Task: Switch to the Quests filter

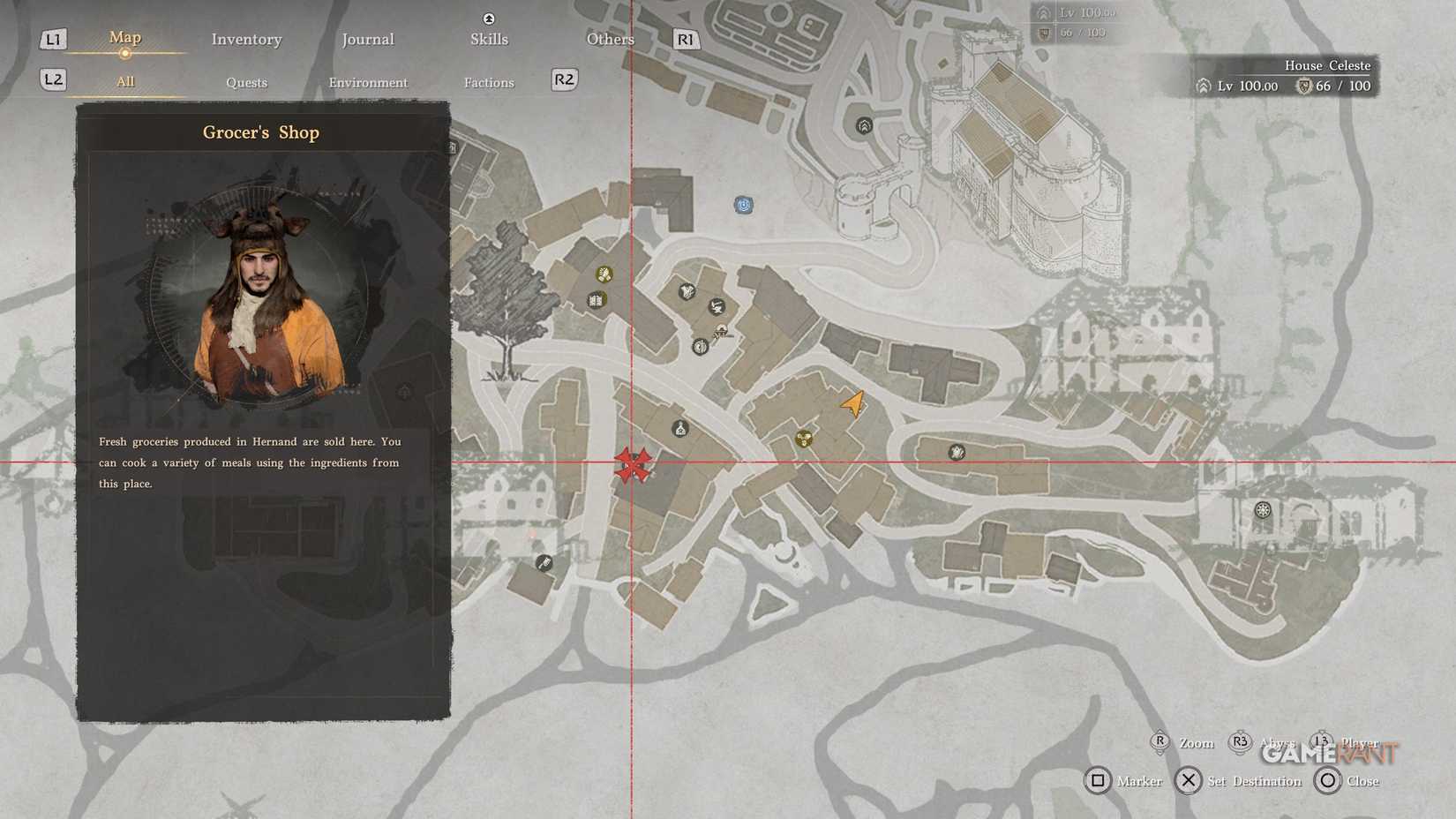Action: point(246,82)
